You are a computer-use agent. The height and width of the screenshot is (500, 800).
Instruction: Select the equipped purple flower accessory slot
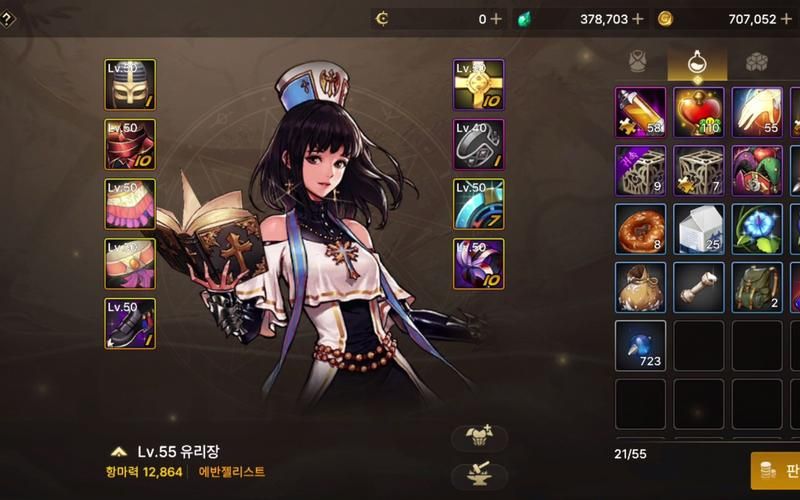(x=479, y=264)
